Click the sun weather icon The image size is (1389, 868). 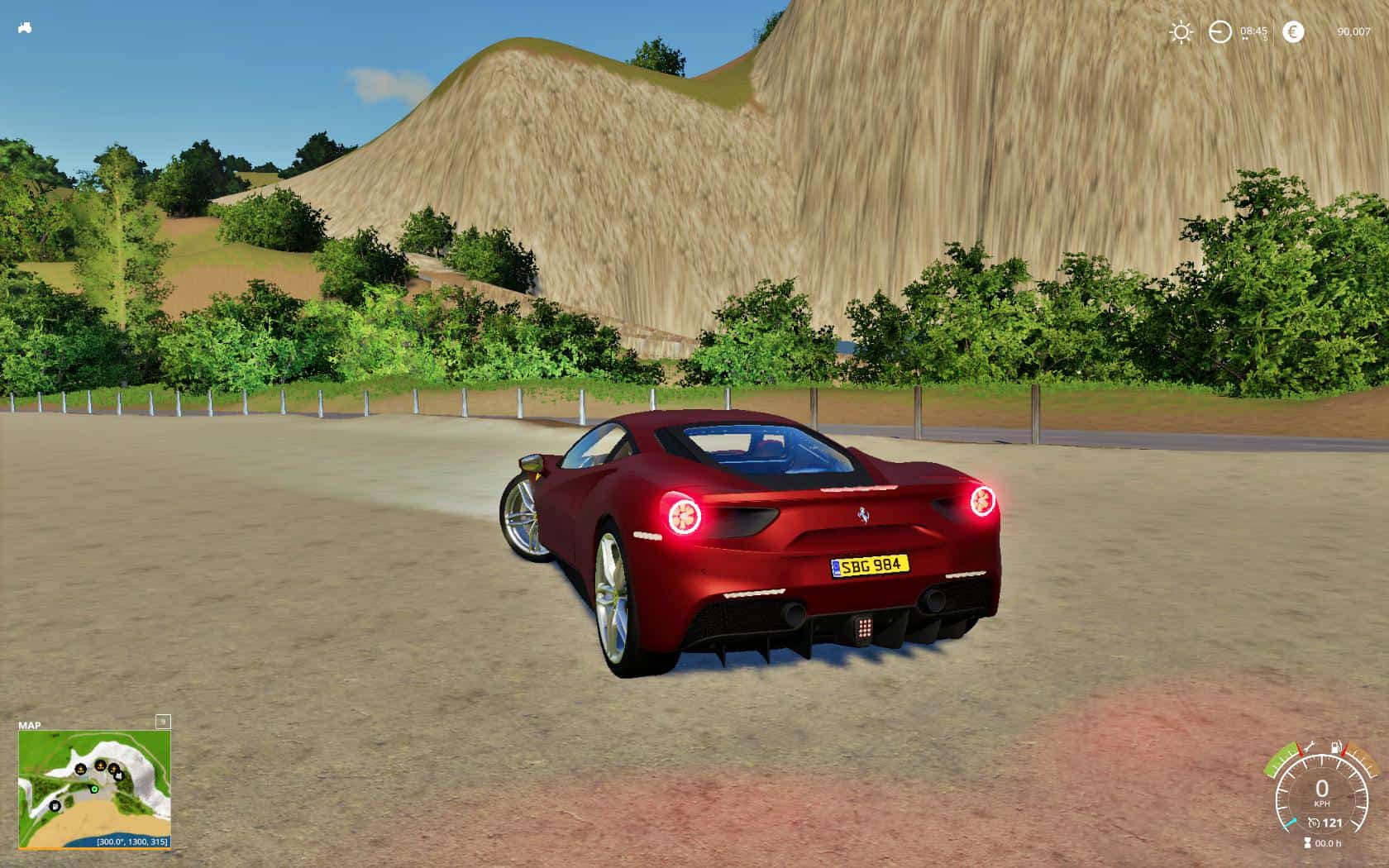click(x=1181, y=32)
